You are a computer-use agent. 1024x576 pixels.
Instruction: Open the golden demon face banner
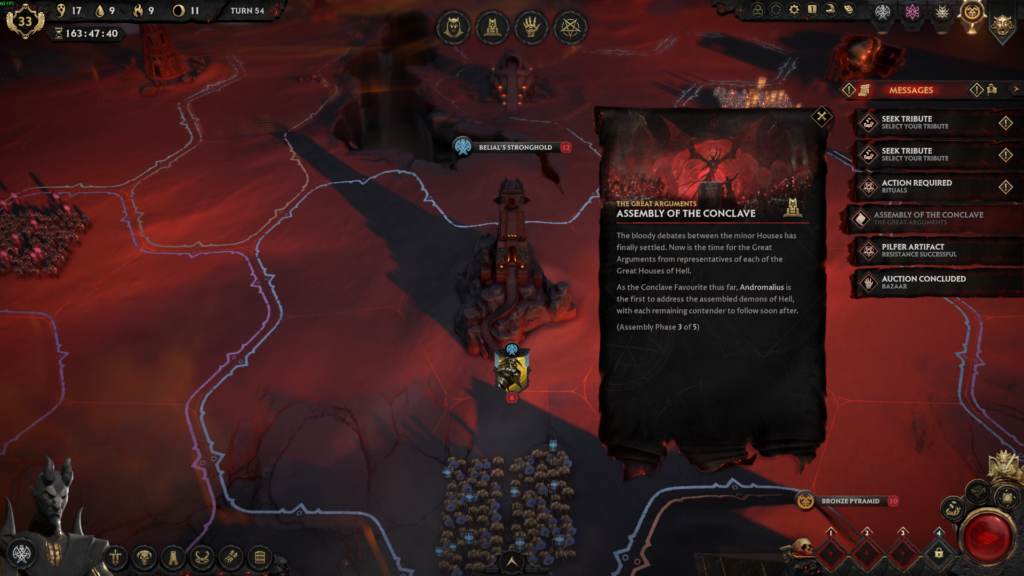click(1001, 22)
